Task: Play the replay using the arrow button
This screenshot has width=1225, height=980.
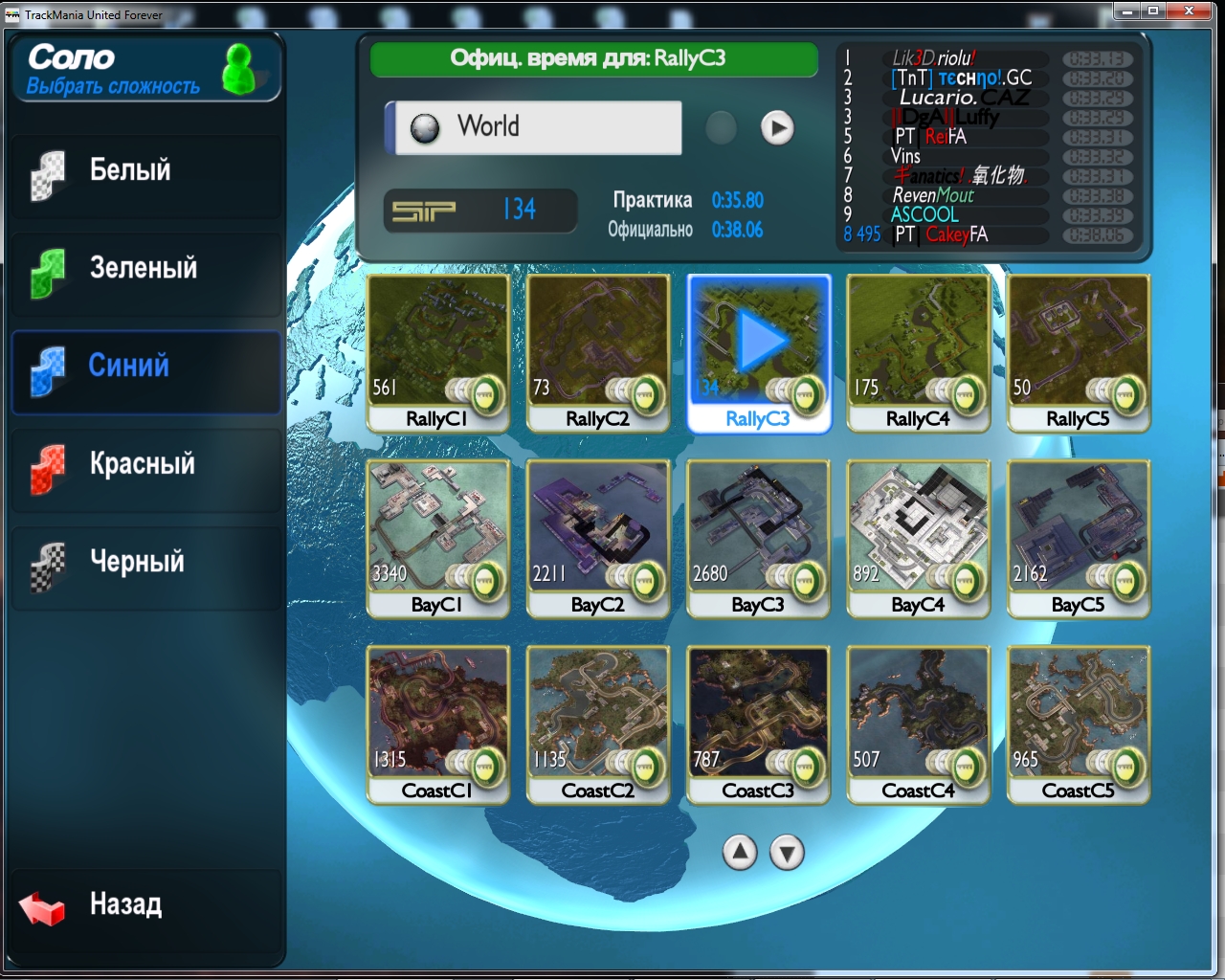Action: pyautogui.click(x=777, y=127)
